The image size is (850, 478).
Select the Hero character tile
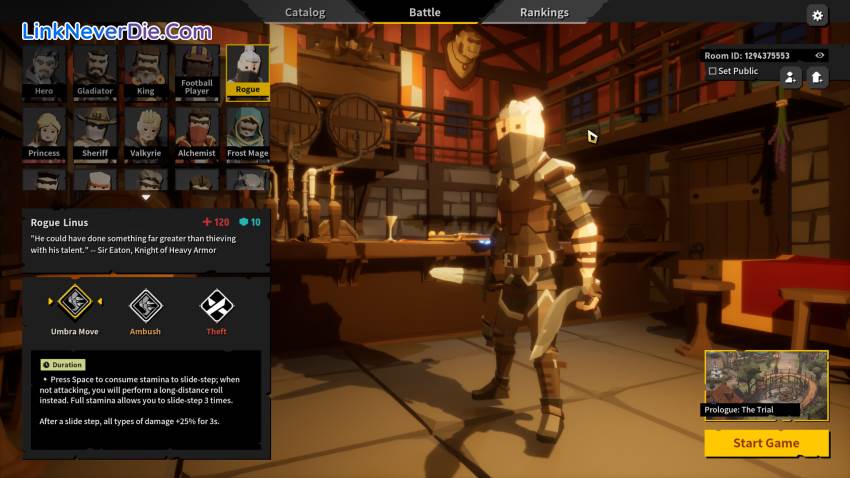(x=44, y=70)
